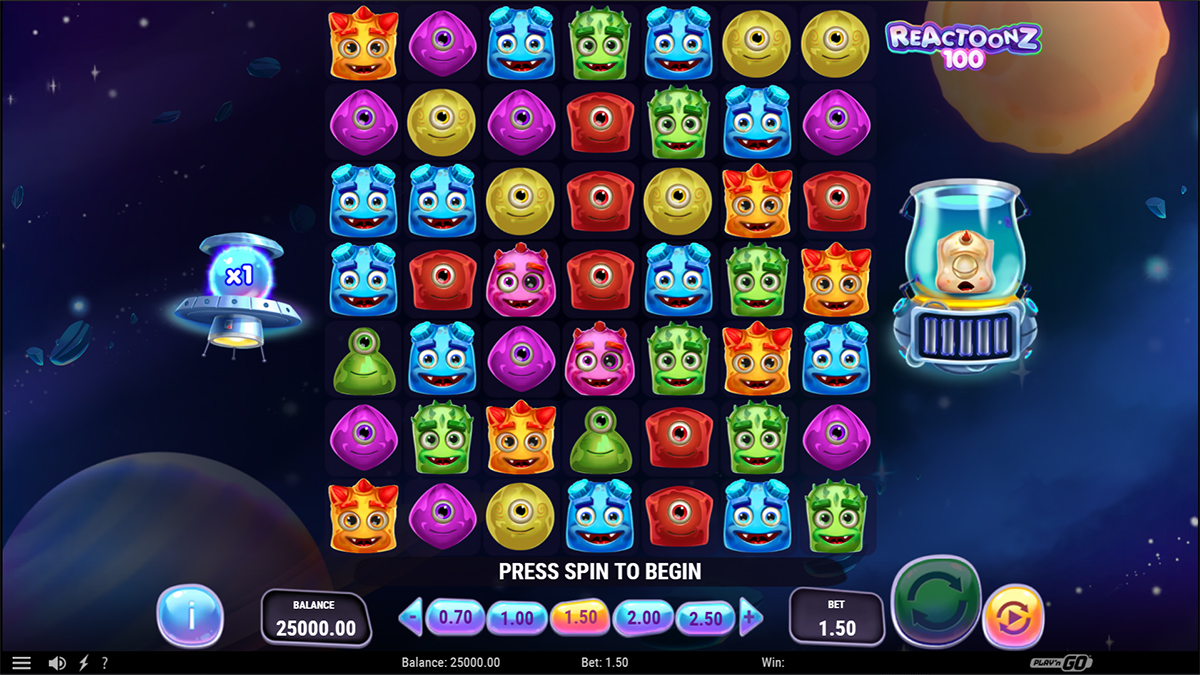Select the 1.50 bet option
1200x675 pixels.
click(580, 618)
